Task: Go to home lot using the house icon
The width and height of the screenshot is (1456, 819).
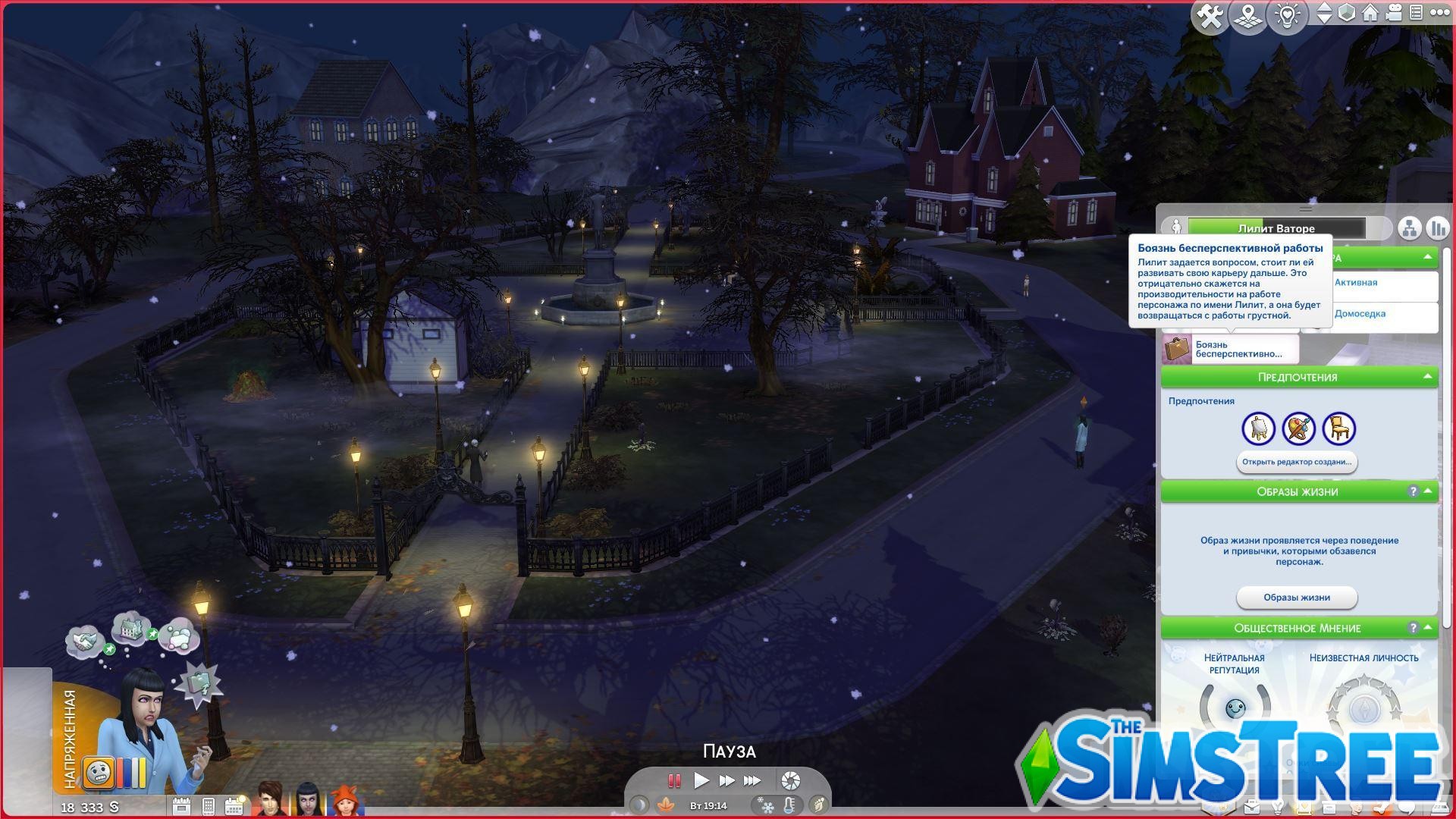Action: (1371, 13)
